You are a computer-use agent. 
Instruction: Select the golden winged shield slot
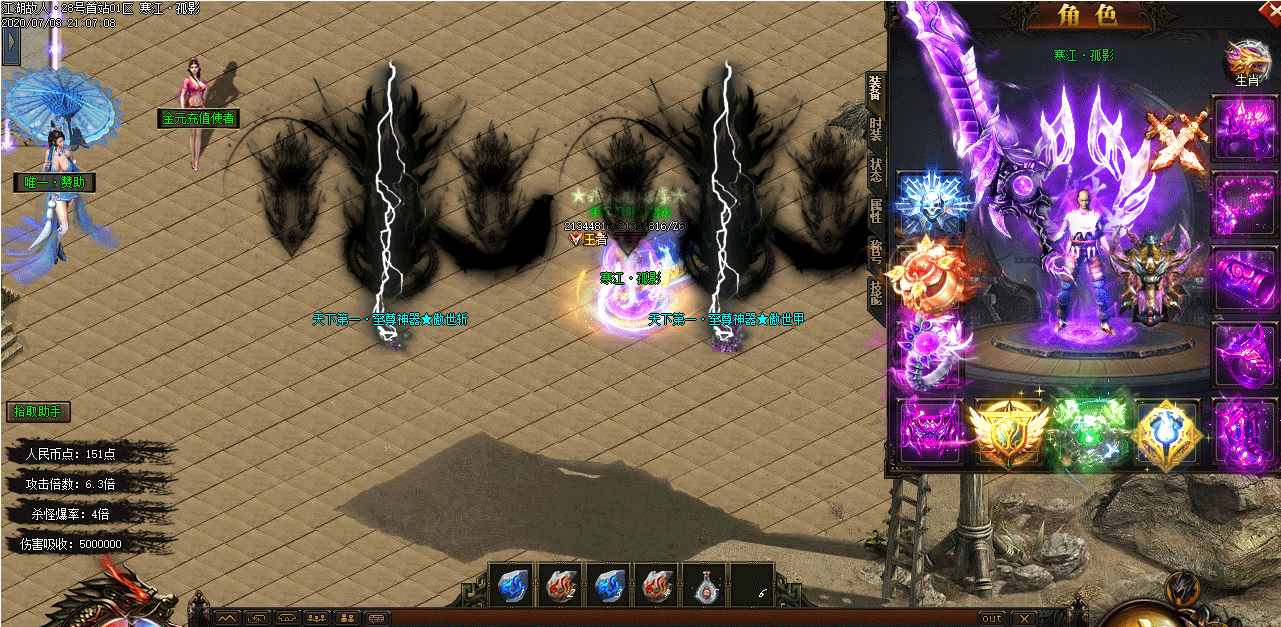[x=1009, y=432]
